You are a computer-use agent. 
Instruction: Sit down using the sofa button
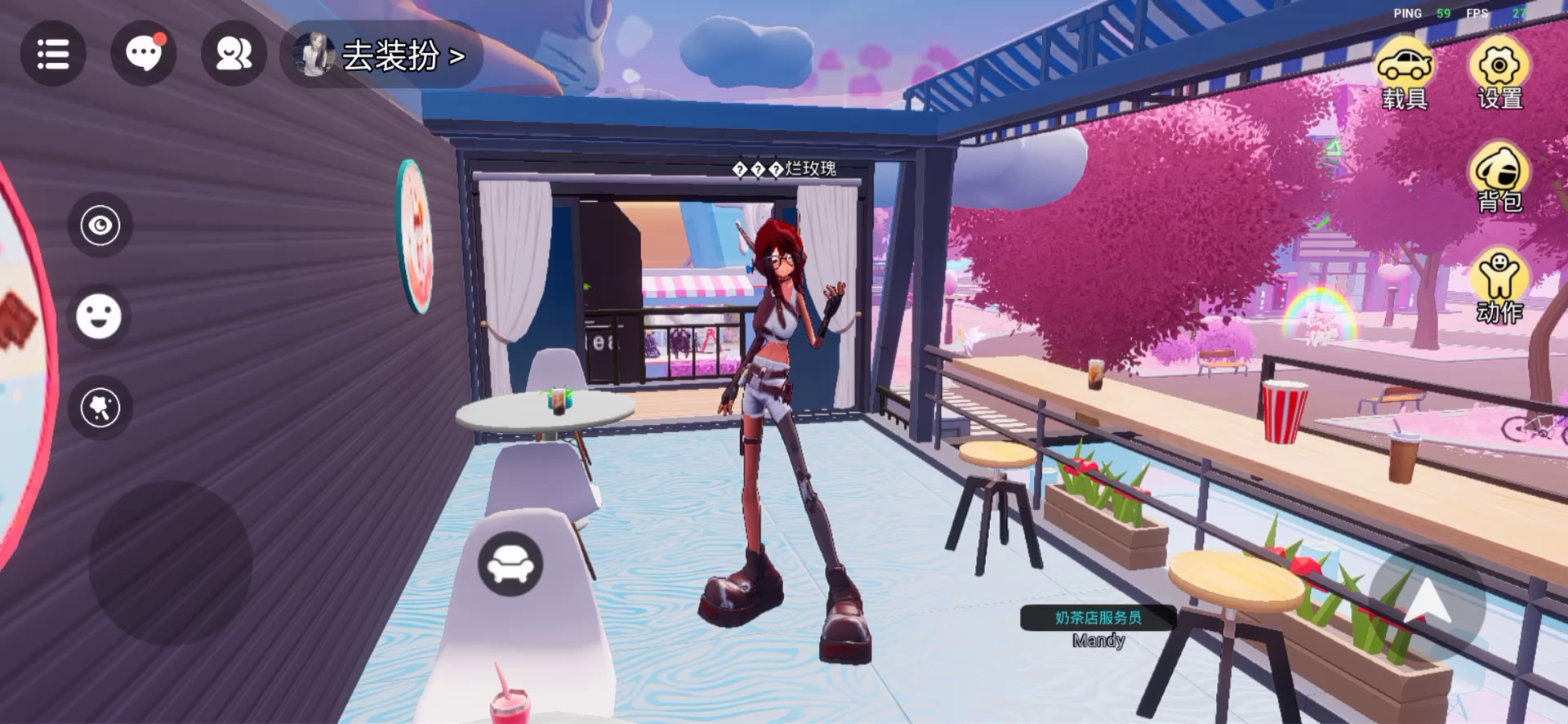coord(510,564)
